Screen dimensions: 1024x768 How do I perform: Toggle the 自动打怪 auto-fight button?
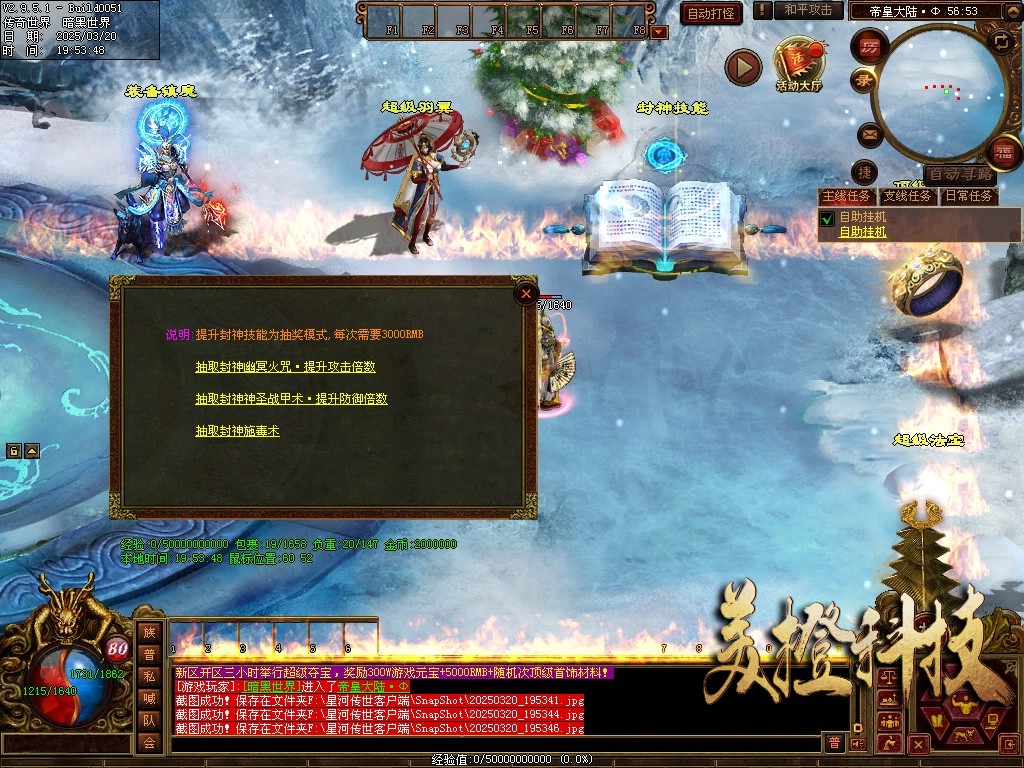[711, 13]
